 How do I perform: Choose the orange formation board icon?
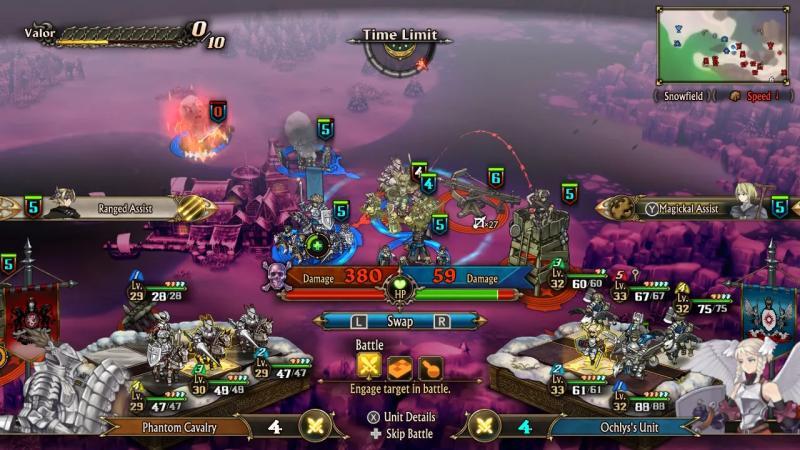401,366
